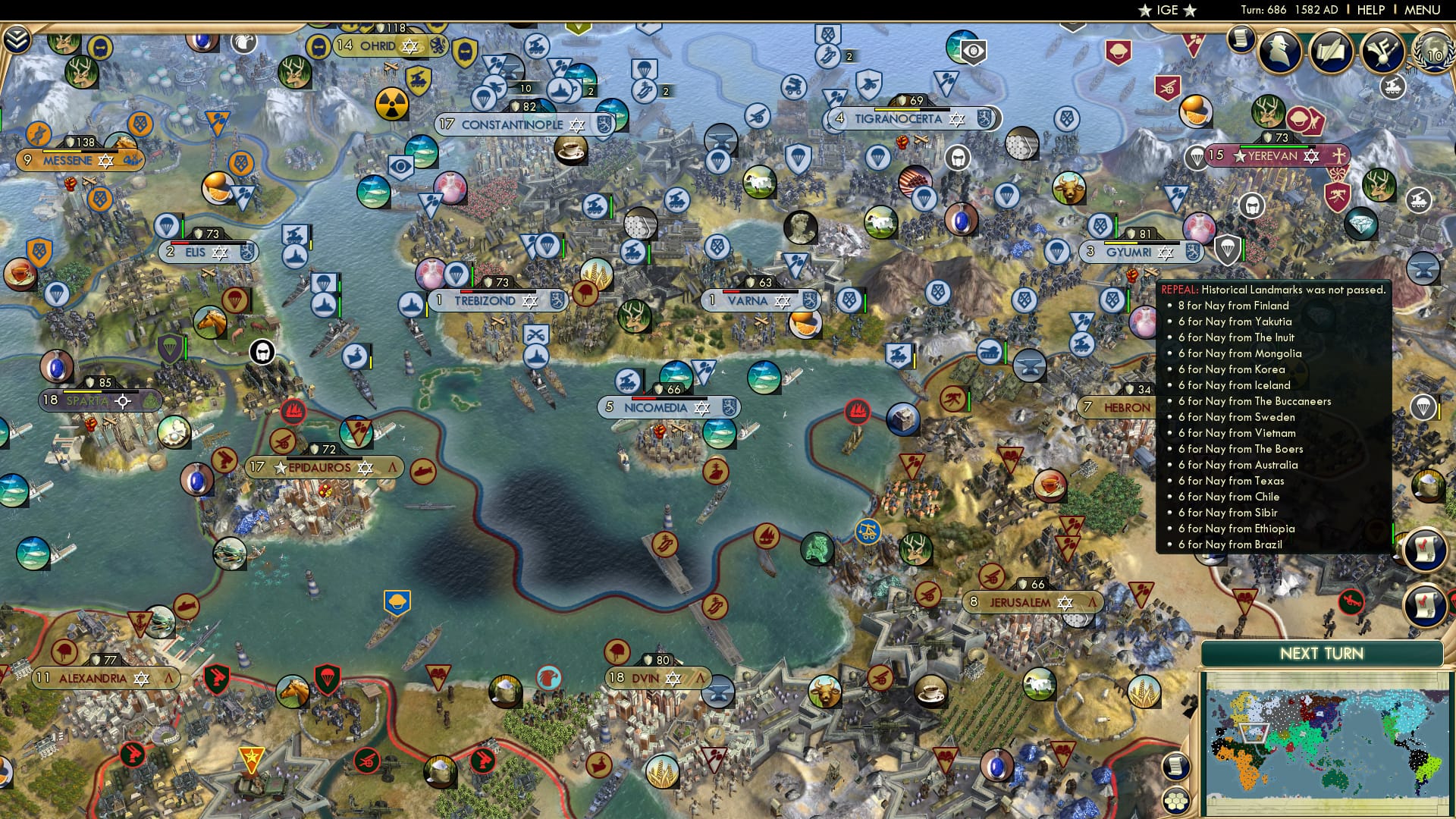Image resolution: width=1456 pixels, height=819 pixels.
Task: Click the rover notification icon under World Congress
Action: (x=1393, y=89)
